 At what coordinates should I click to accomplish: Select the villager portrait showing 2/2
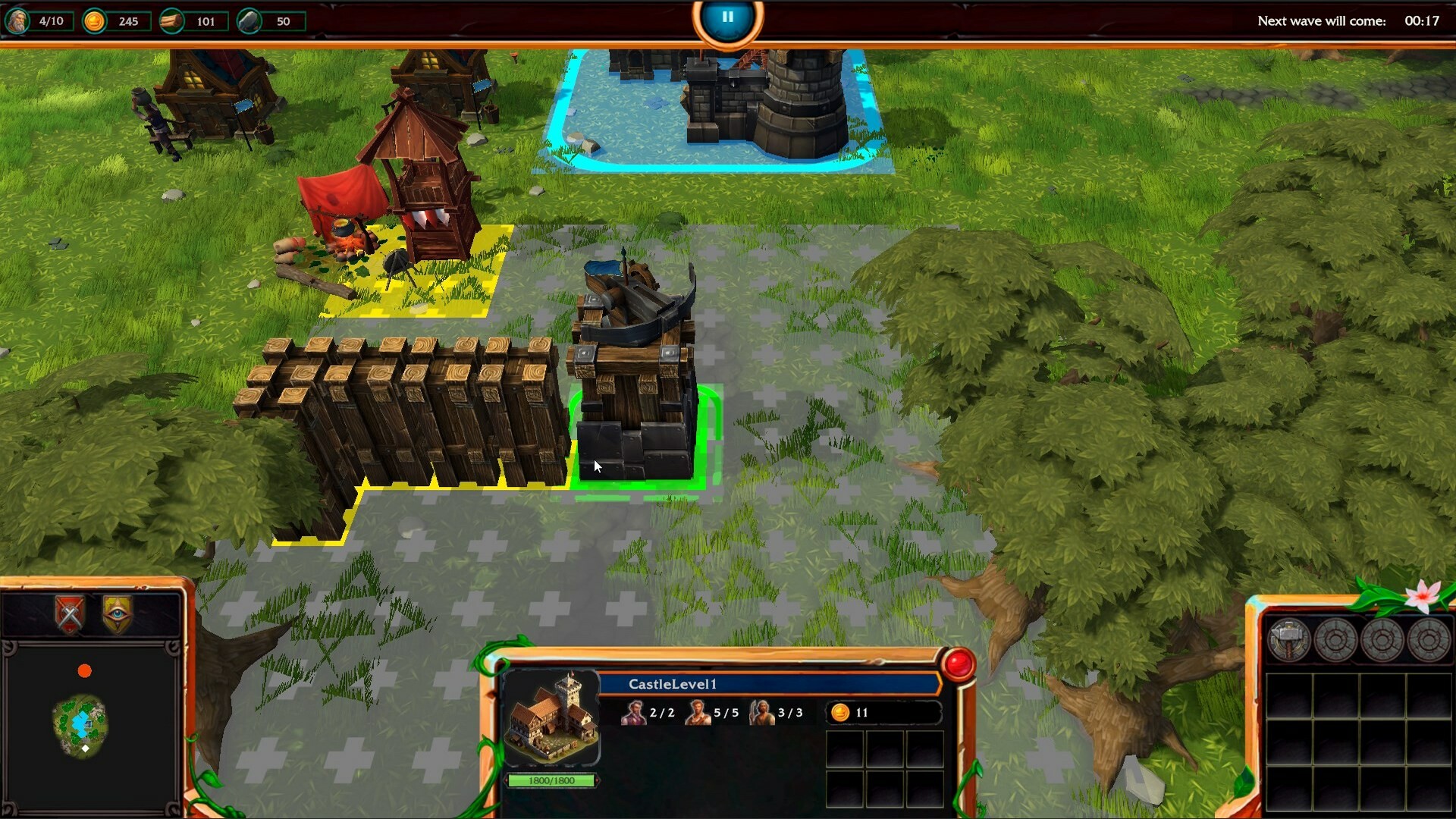[x=635, y=713]
